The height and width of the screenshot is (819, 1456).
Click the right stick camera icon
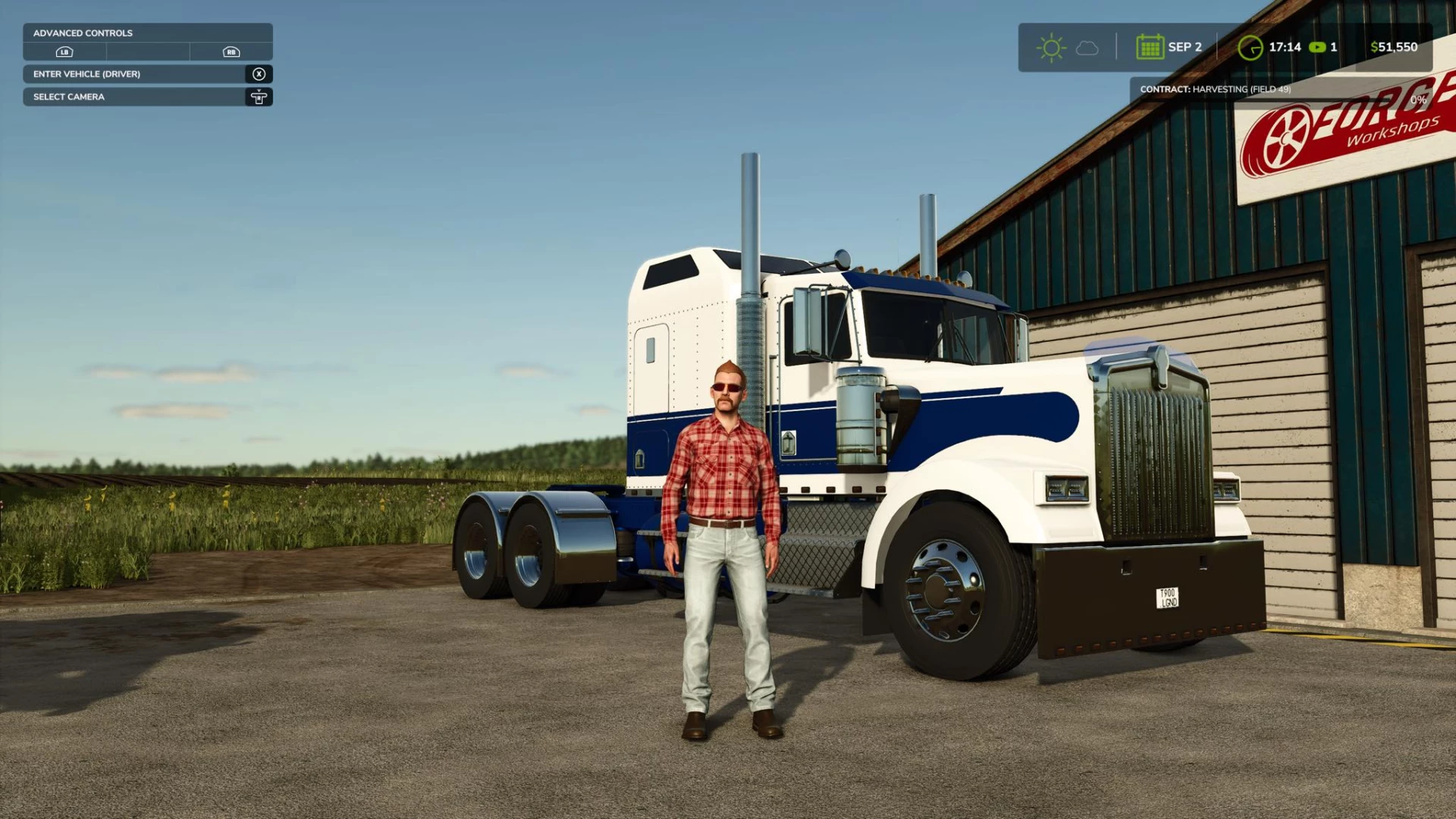tap(259, 97)
